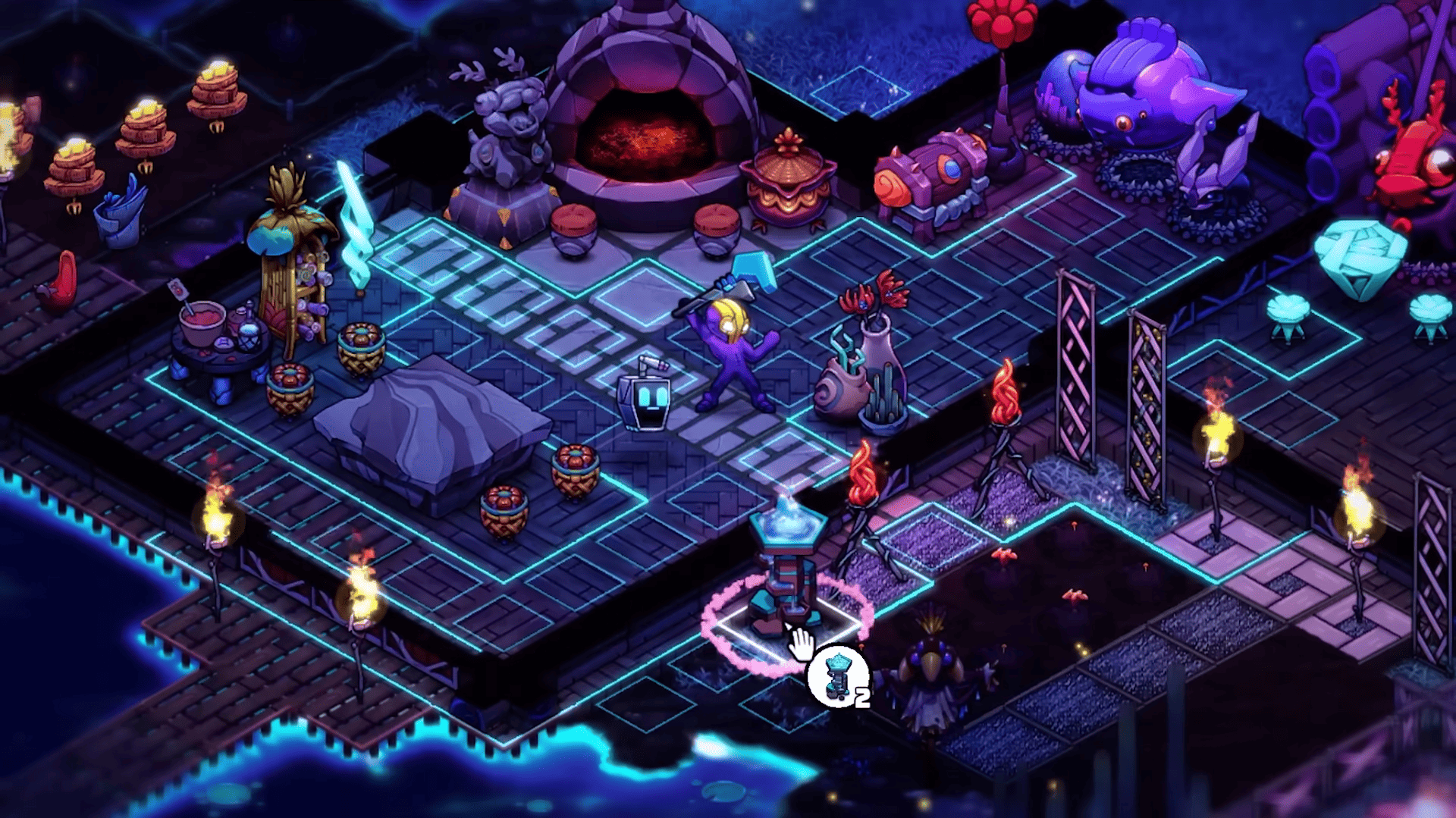
Task: Toggle the red flame torch near the fountain
Action: pos(864,470)
